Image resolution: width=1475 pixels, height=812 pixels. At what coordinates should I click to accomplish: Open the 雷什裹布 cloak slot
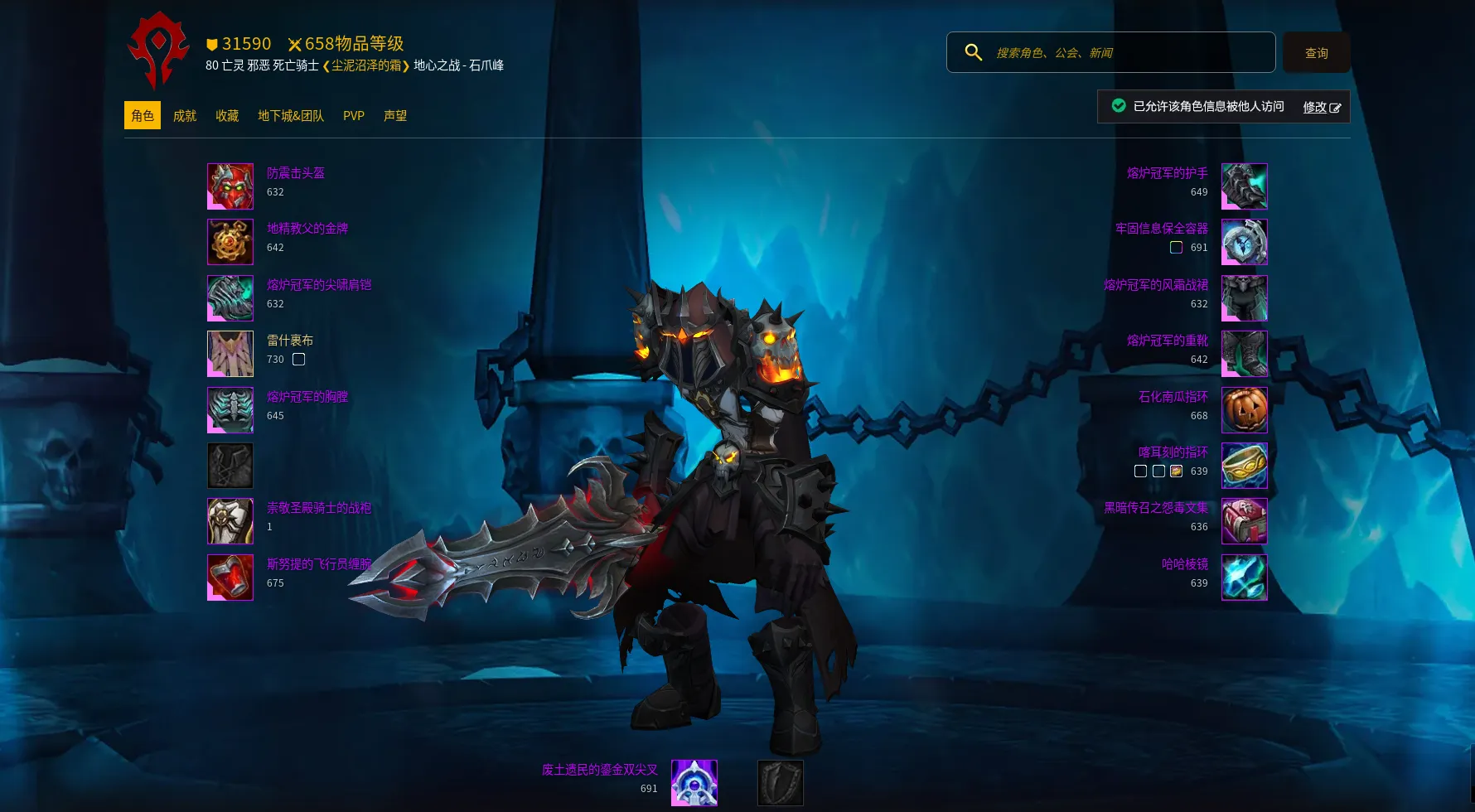click(230, 354)
